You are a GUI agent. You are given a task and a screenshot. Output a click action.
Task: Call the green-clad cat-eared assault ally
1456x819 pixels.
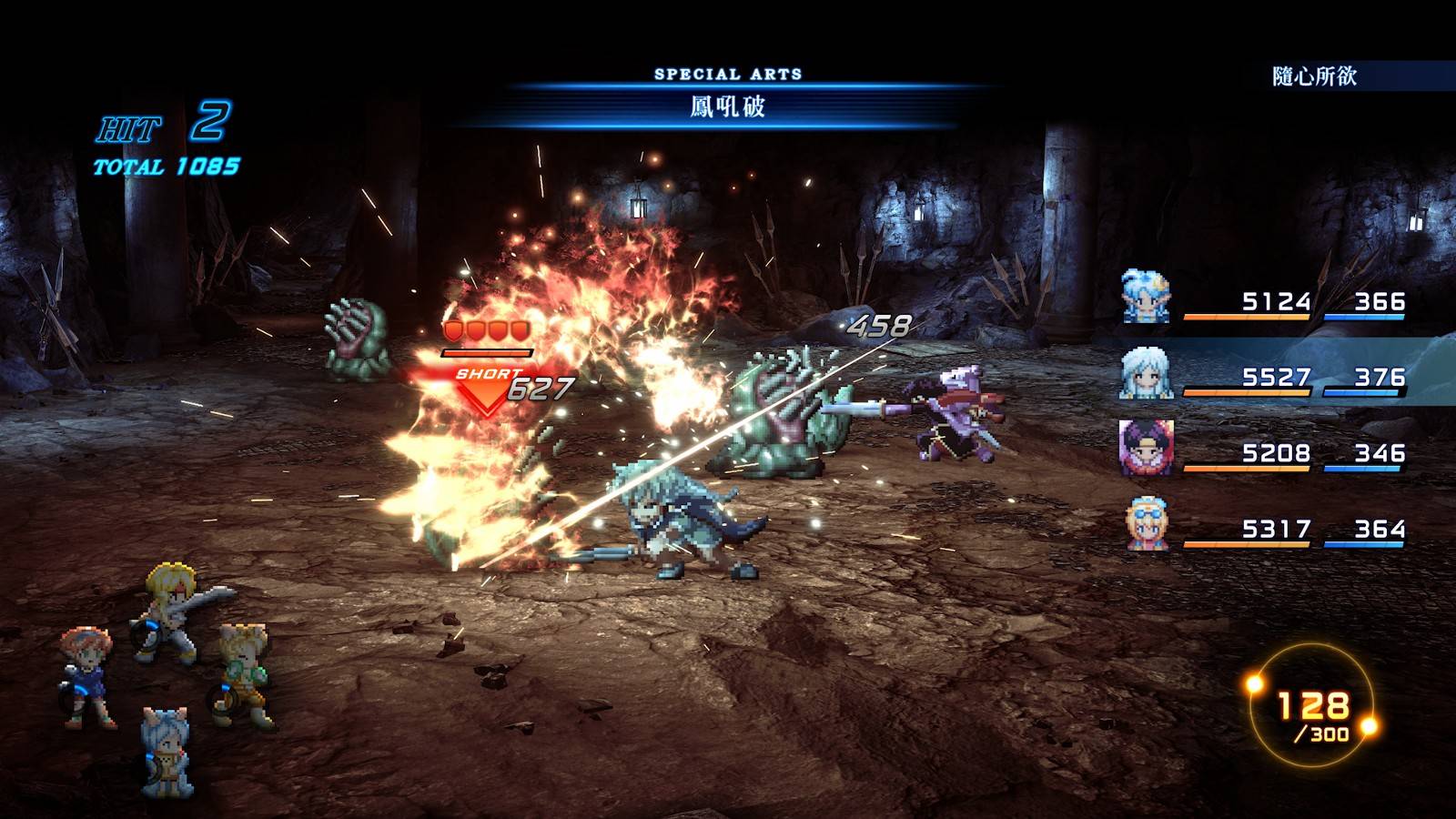click(242, 673)
